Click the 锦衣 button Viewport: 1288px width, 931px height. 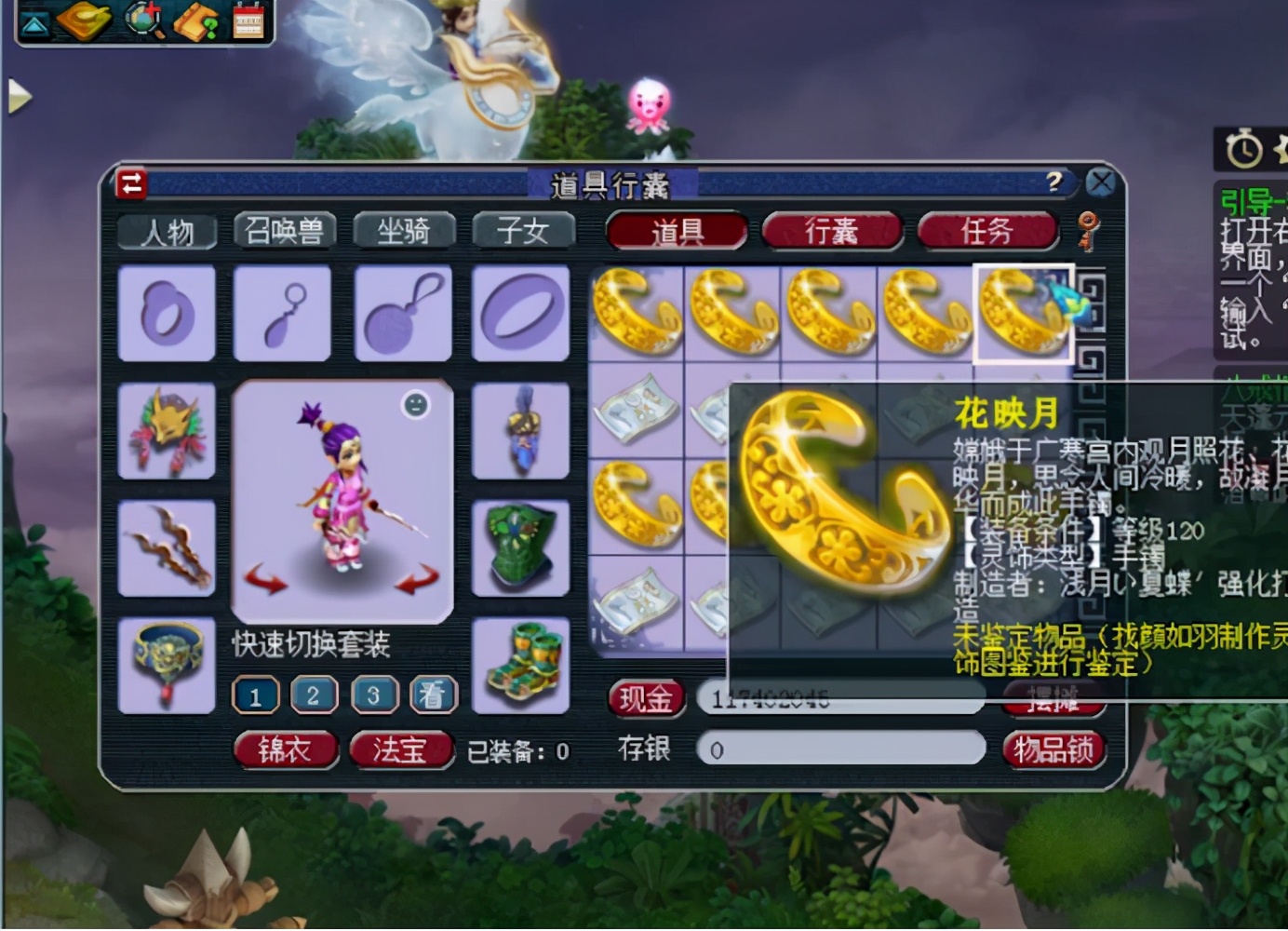tap(285, 749)
